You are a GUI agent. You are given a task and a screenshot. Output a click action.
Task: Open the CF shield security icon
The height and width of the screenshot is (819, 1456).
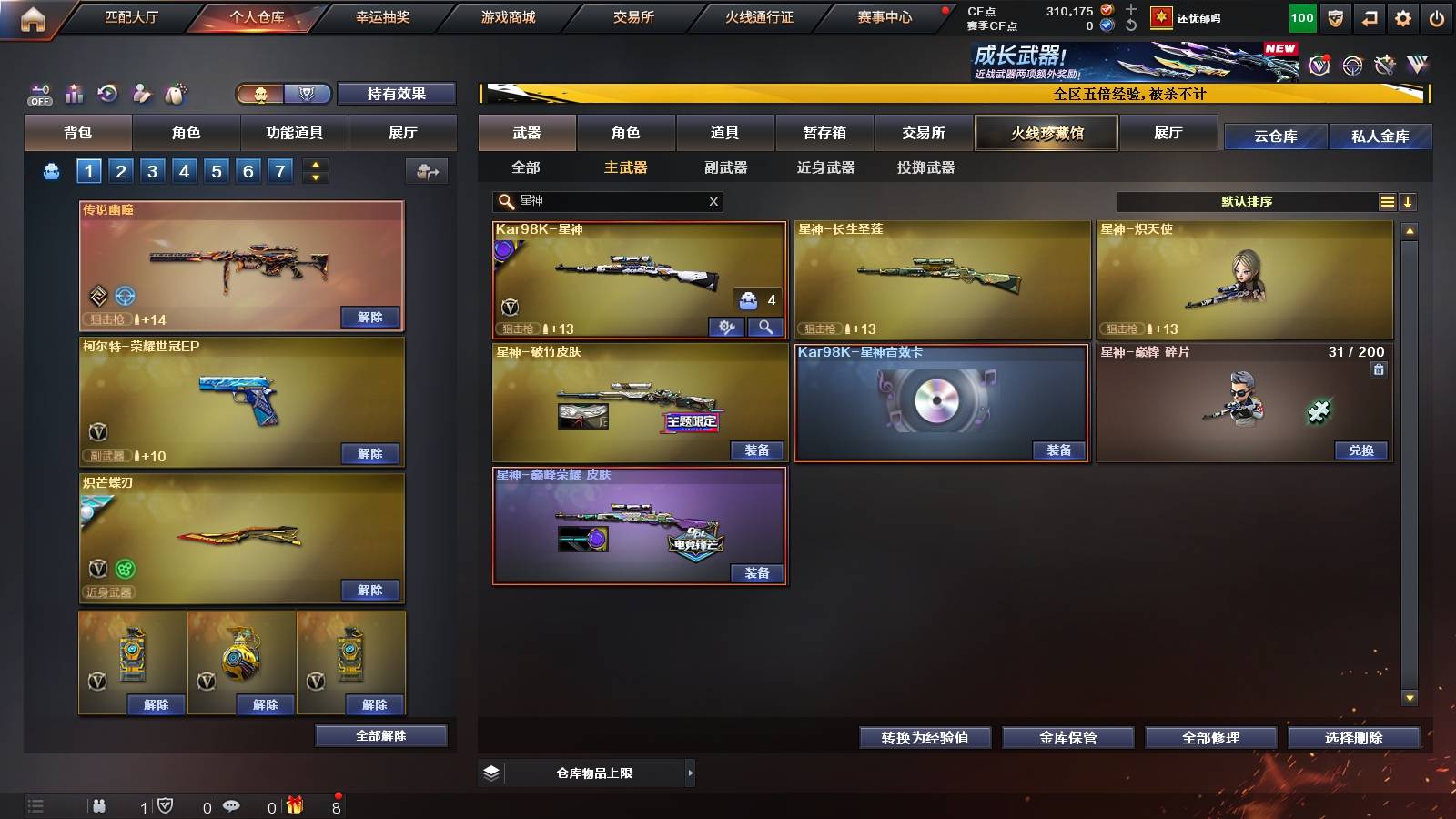pos(1334,17)
